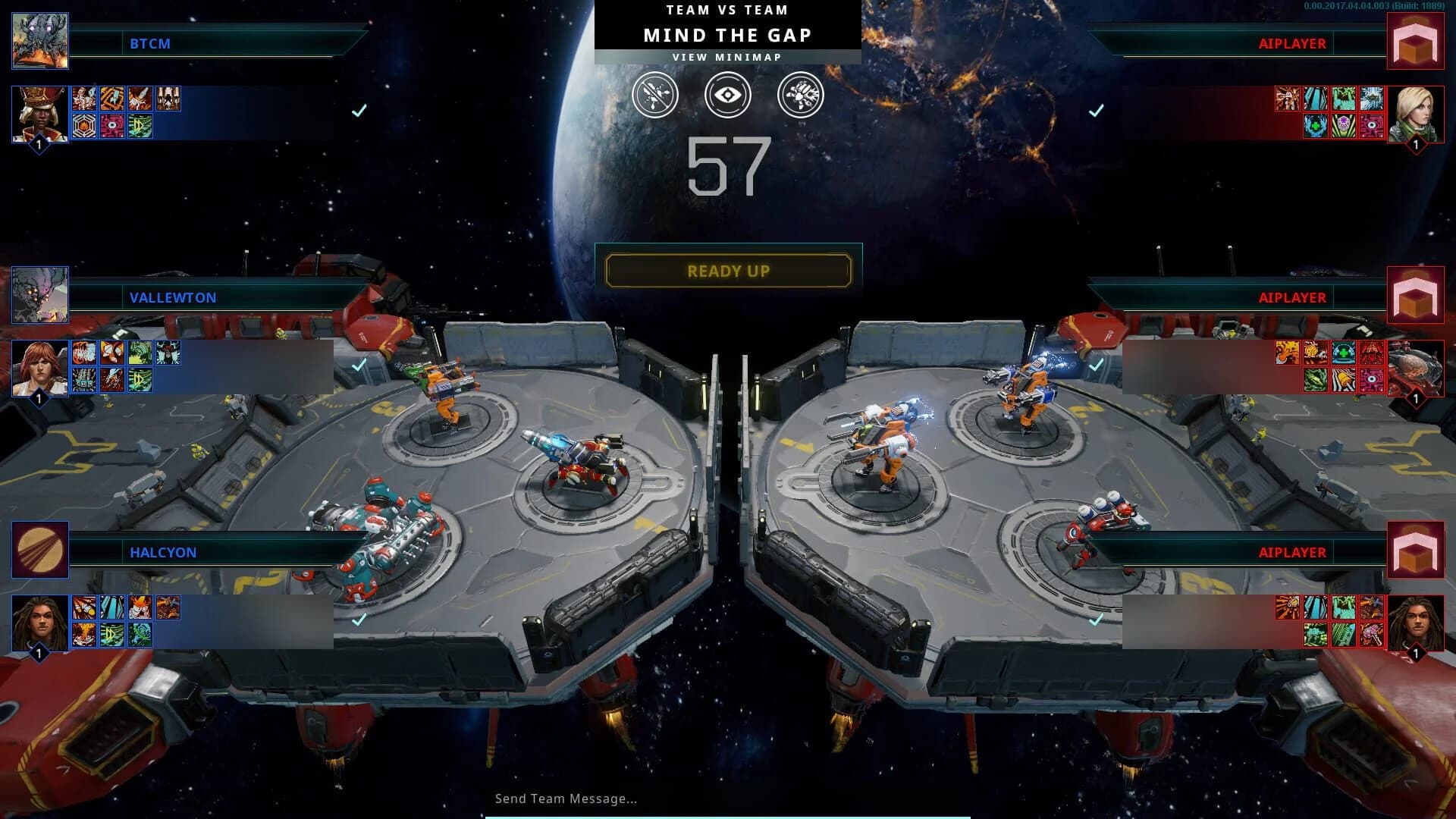Click the MIND THE GAP map title
The image size is (1456, 819).
(728, 35)
